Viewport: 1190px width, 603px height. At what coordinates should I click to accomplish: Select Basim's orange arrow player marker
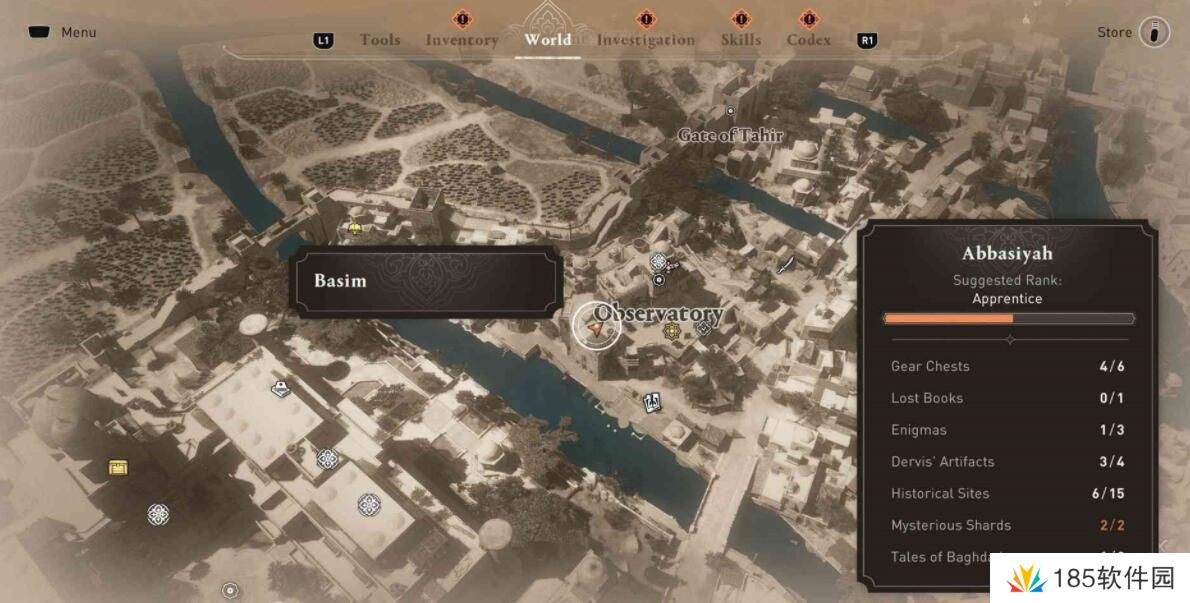(x=596, y=326)
